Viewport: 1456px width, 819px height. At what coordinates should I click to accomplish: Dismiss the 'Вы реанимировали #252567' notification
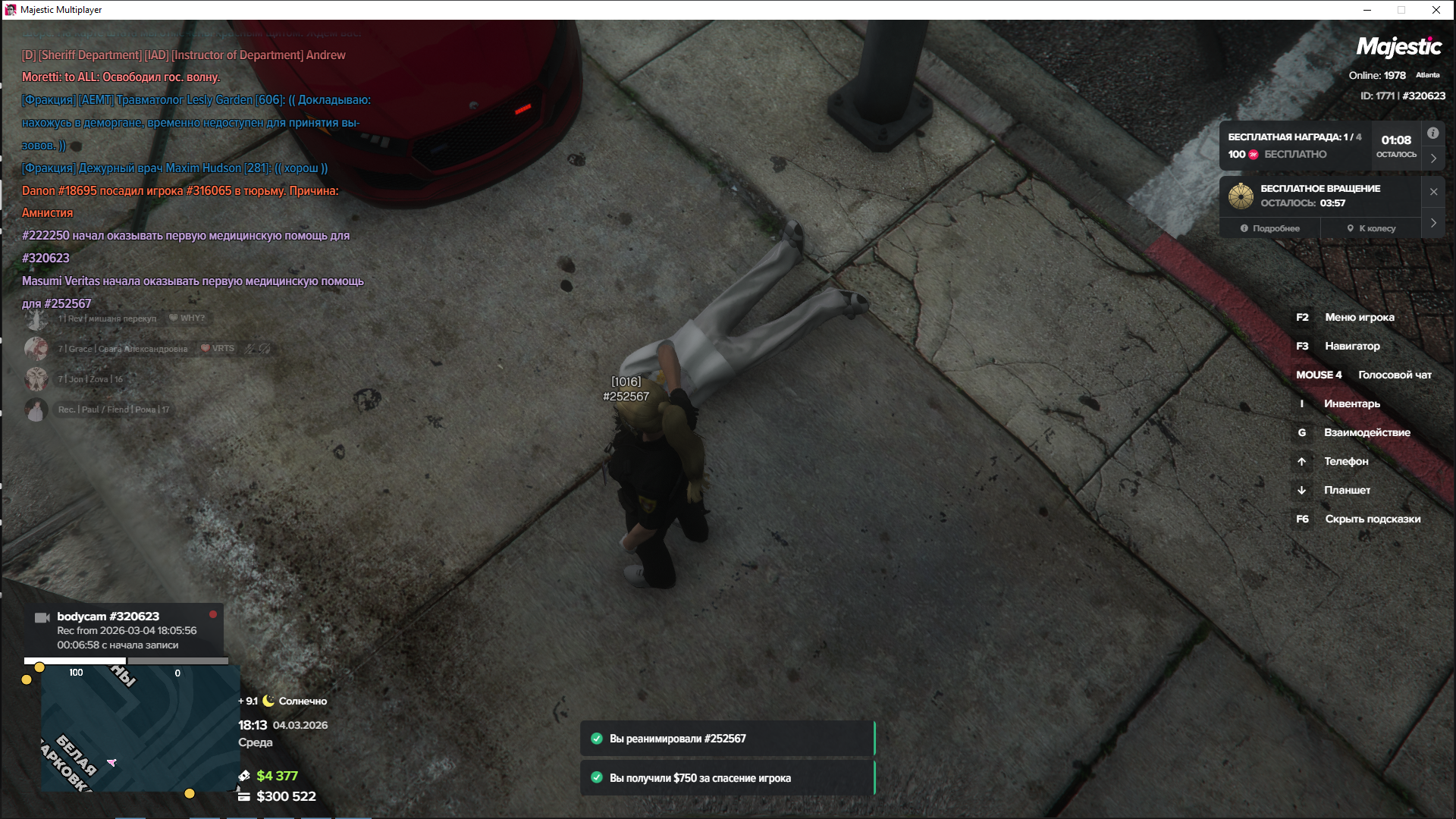[x=727, y=739]
